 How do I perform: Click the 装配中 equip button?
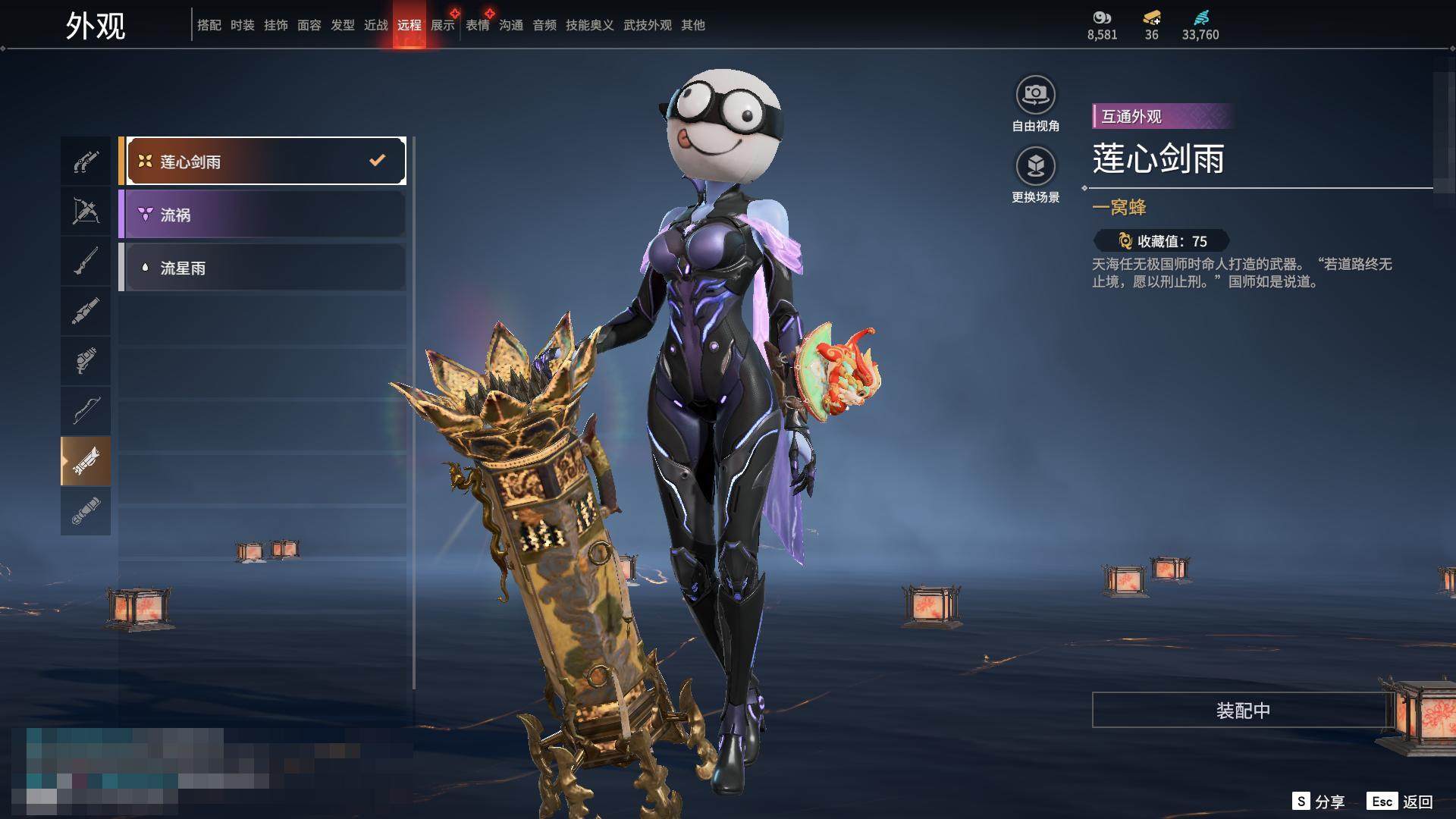[1242, 711]
